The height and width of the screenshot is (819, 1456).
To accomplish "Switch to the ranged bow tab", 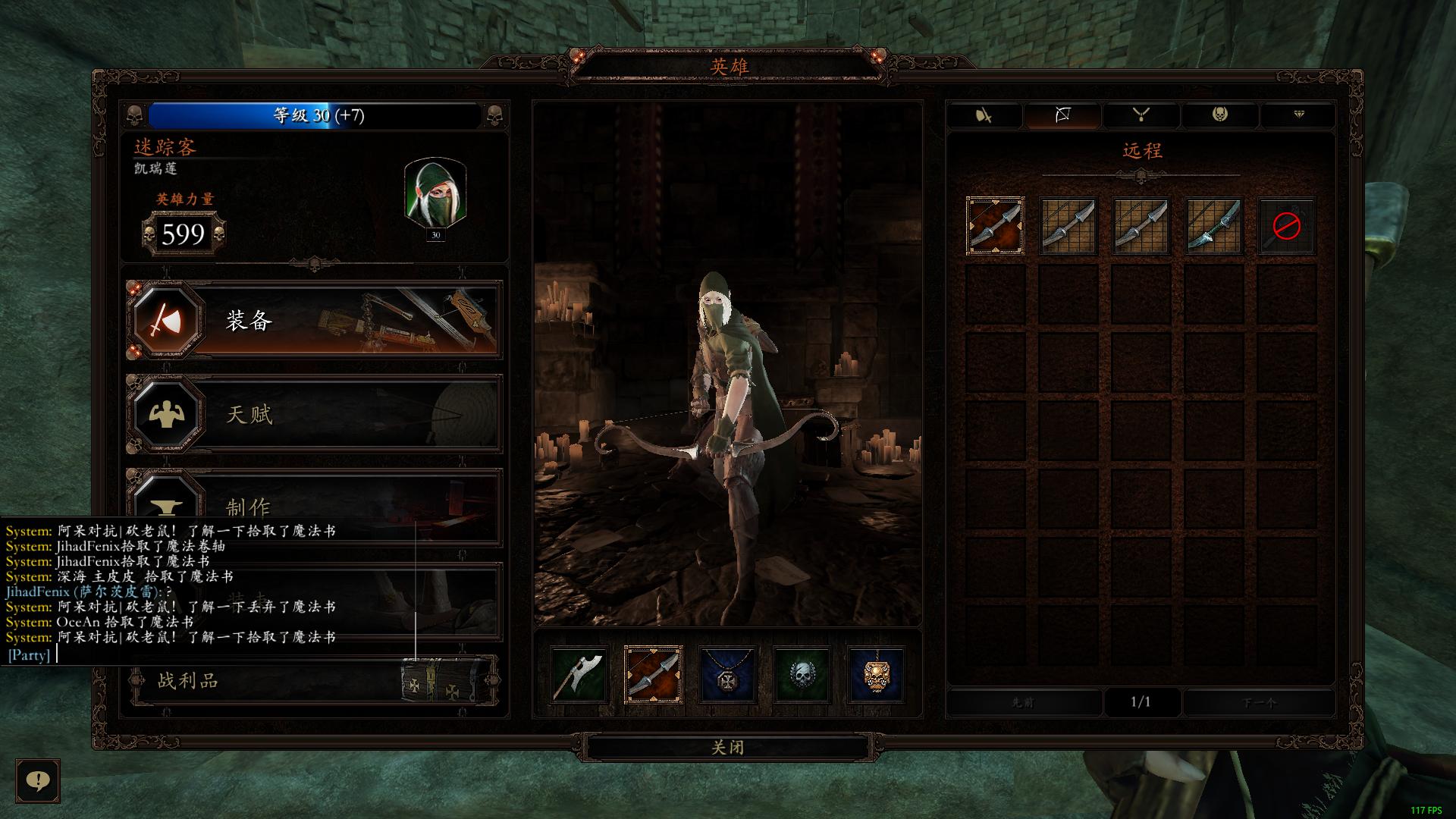I will [x=1062, y=115].
